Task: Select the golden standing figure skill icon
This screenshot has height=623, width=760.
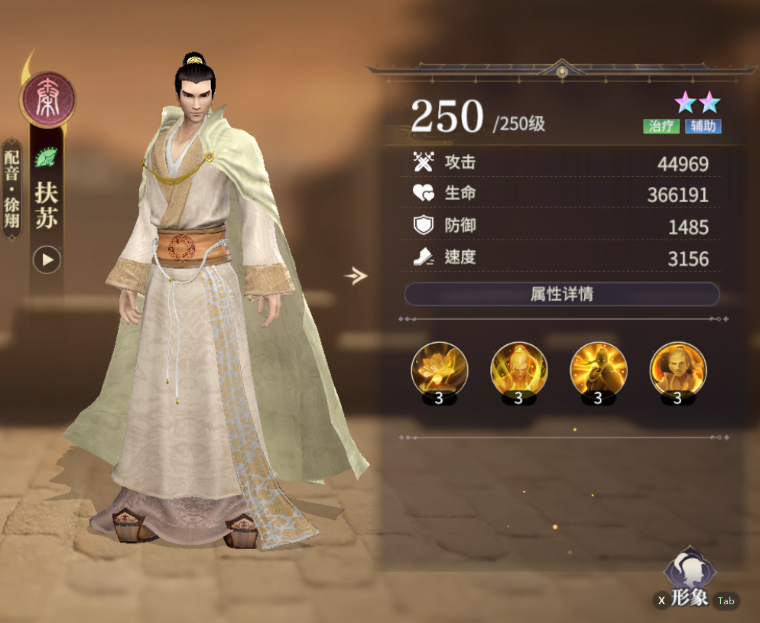Action: 518,368
